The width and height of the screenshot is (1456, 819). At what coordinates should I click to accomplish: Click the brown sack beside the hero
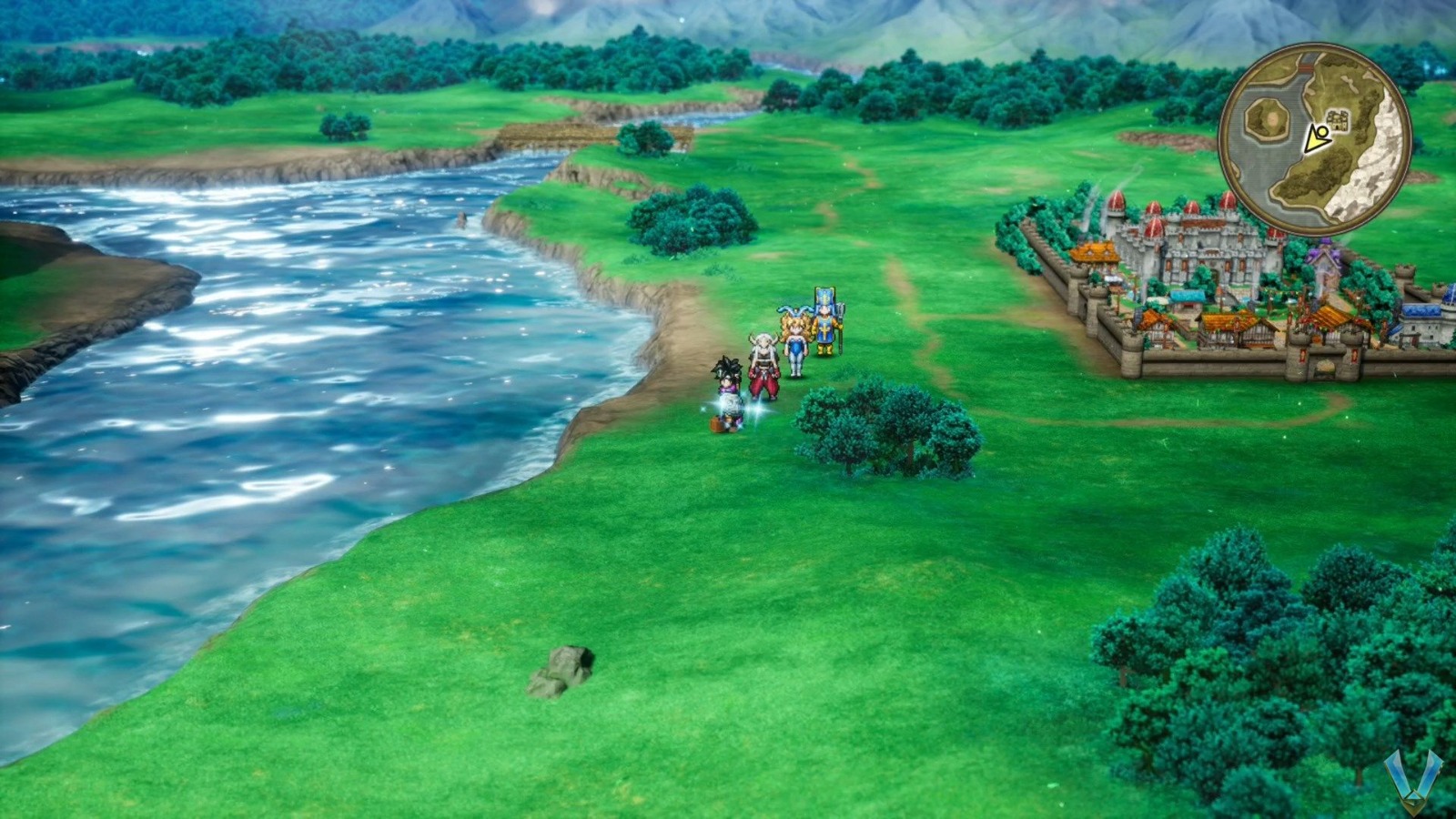(717, 422)
